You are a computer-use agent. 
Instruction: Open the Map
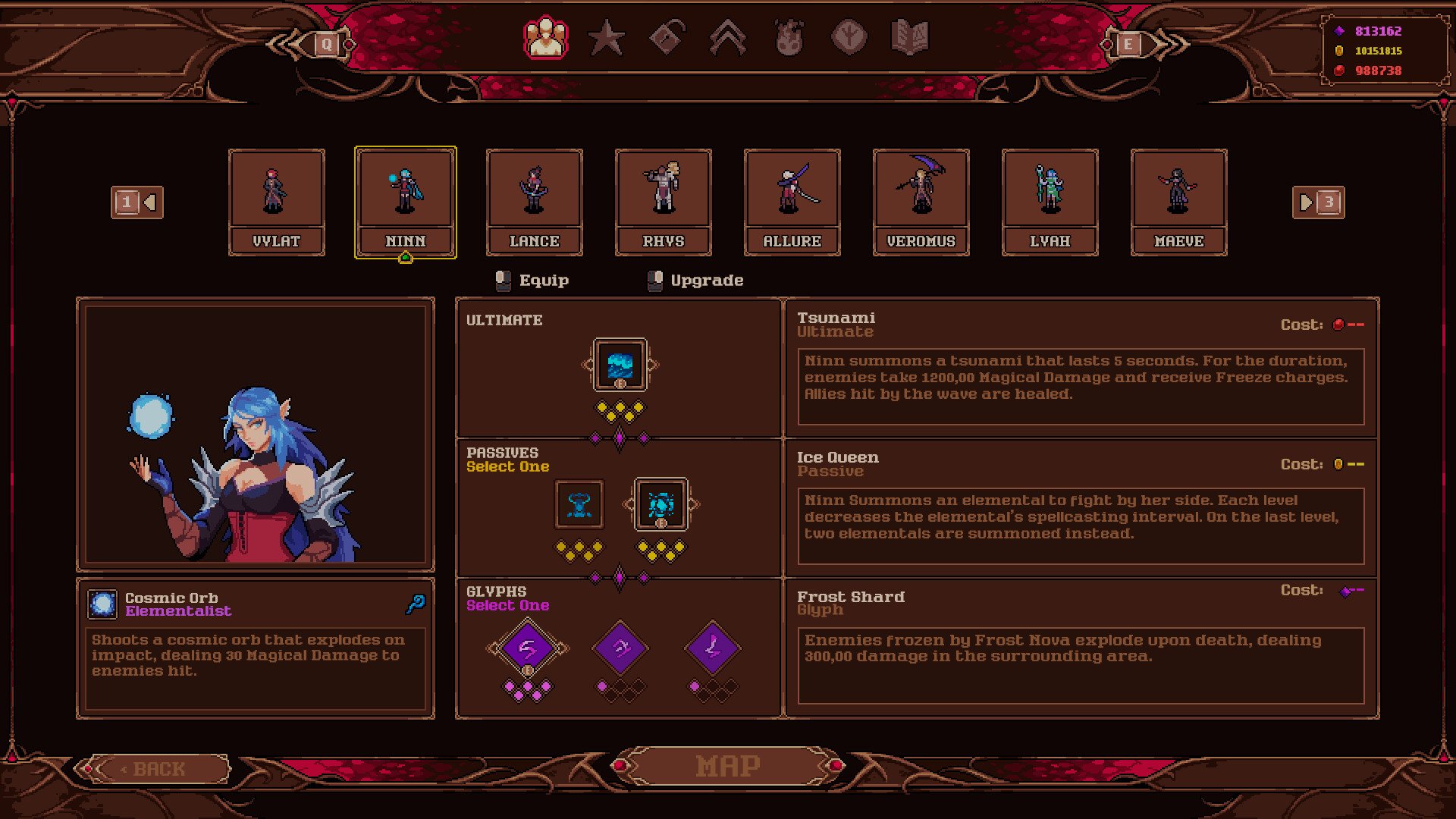728,767
